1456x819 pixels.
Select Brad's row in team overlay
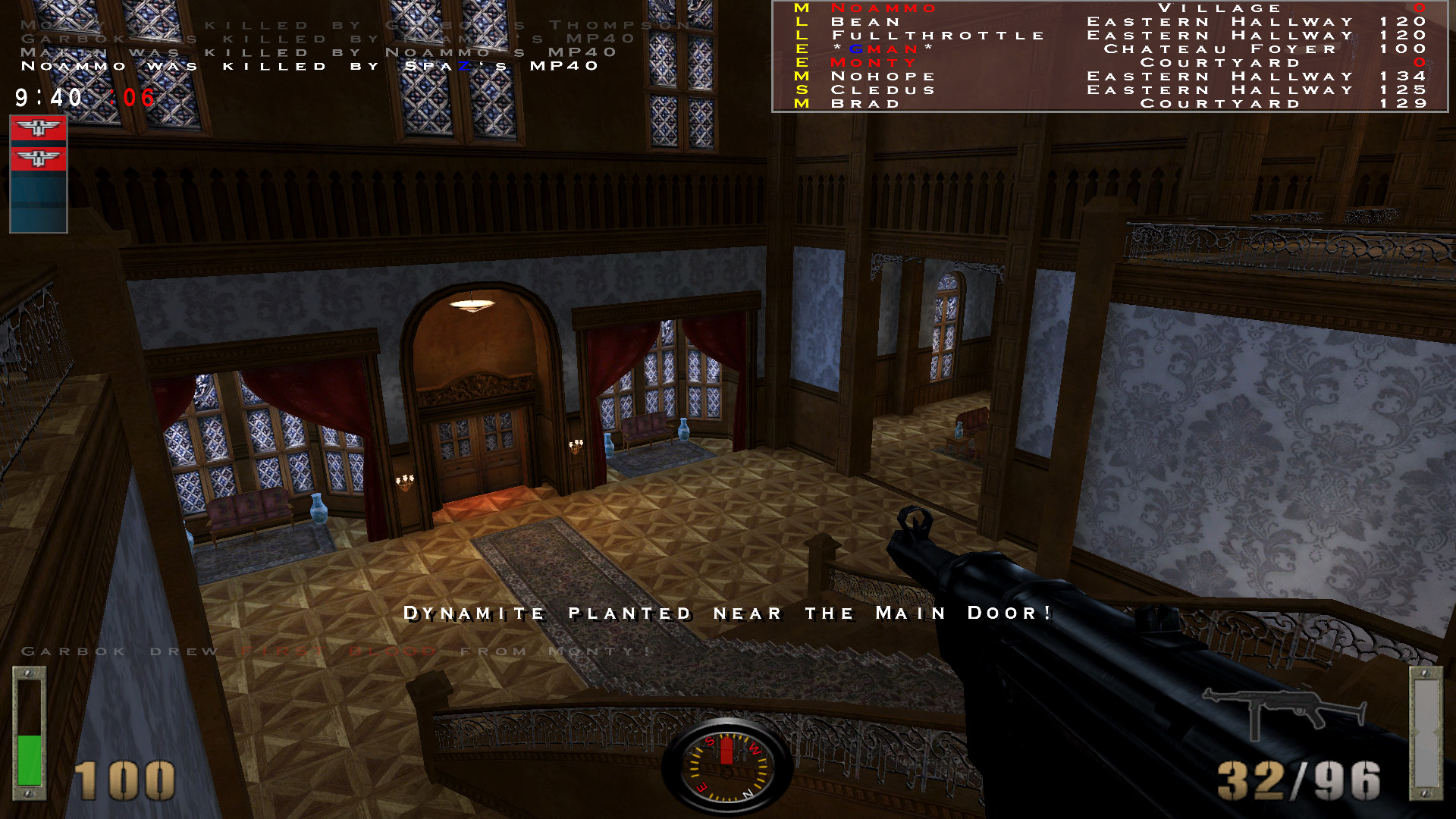[866, 104]
